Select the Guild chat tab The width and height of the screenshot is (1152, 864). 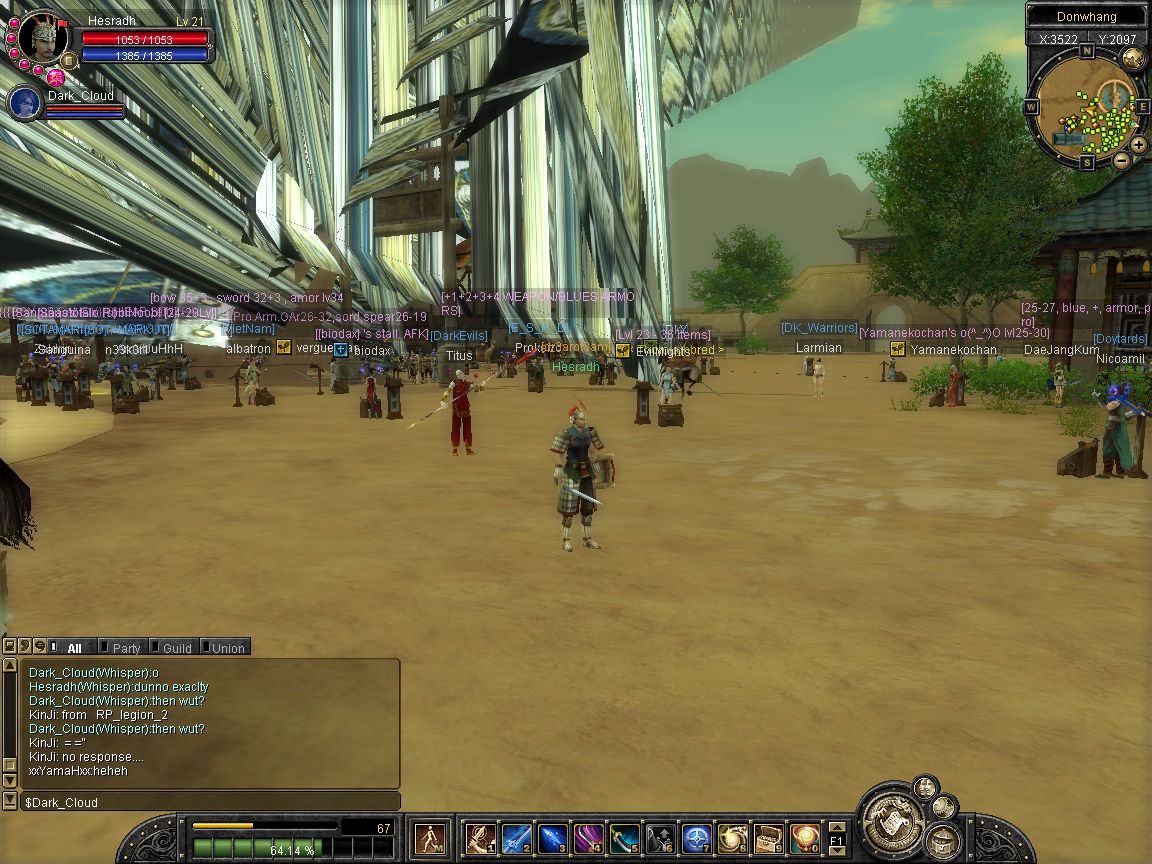pos(174,648)
